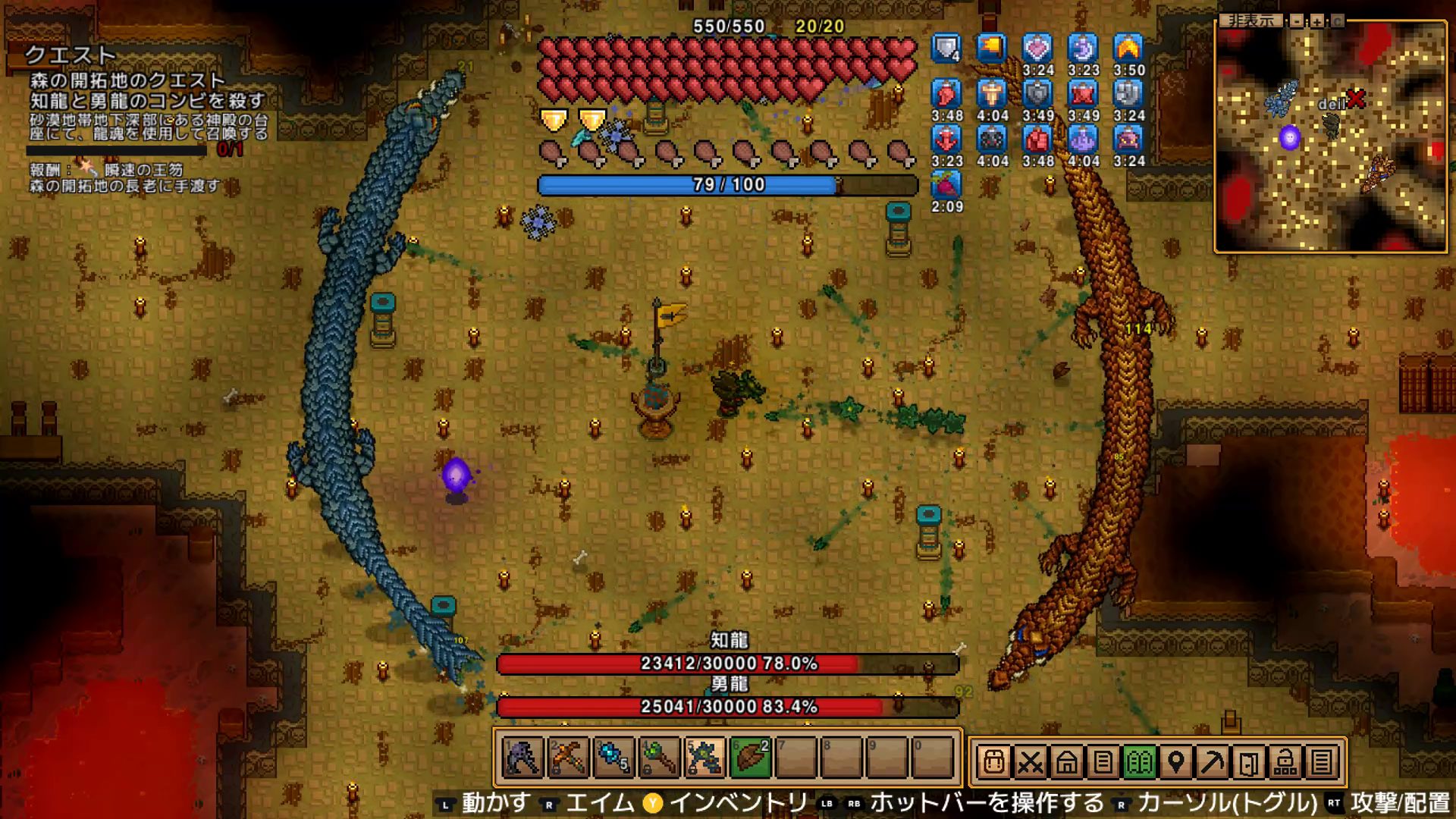Click the pickaxe tool menu button

point(1212,761)
